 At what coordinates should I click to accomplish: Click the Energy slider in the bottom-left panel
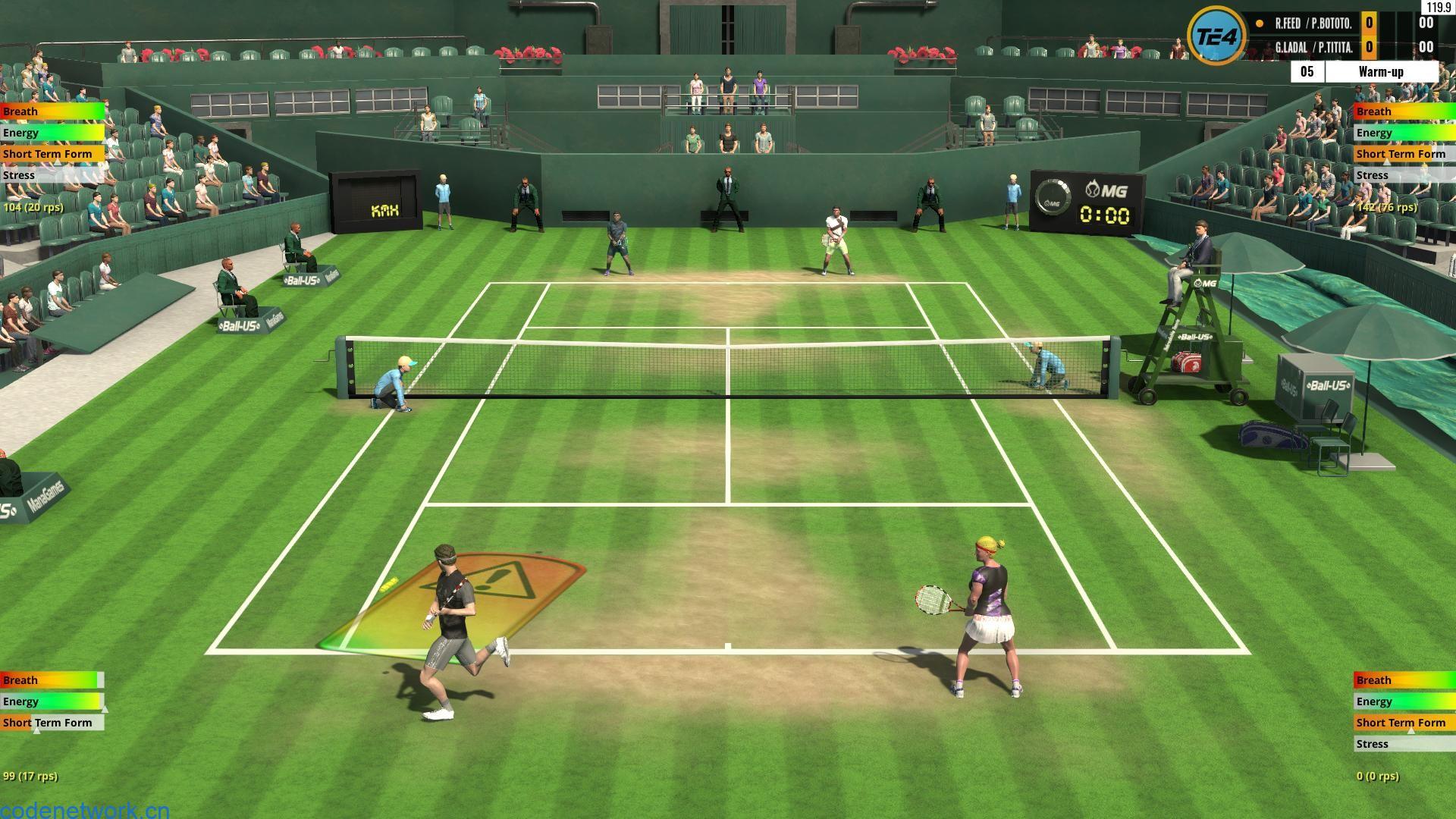click(49, 701)
